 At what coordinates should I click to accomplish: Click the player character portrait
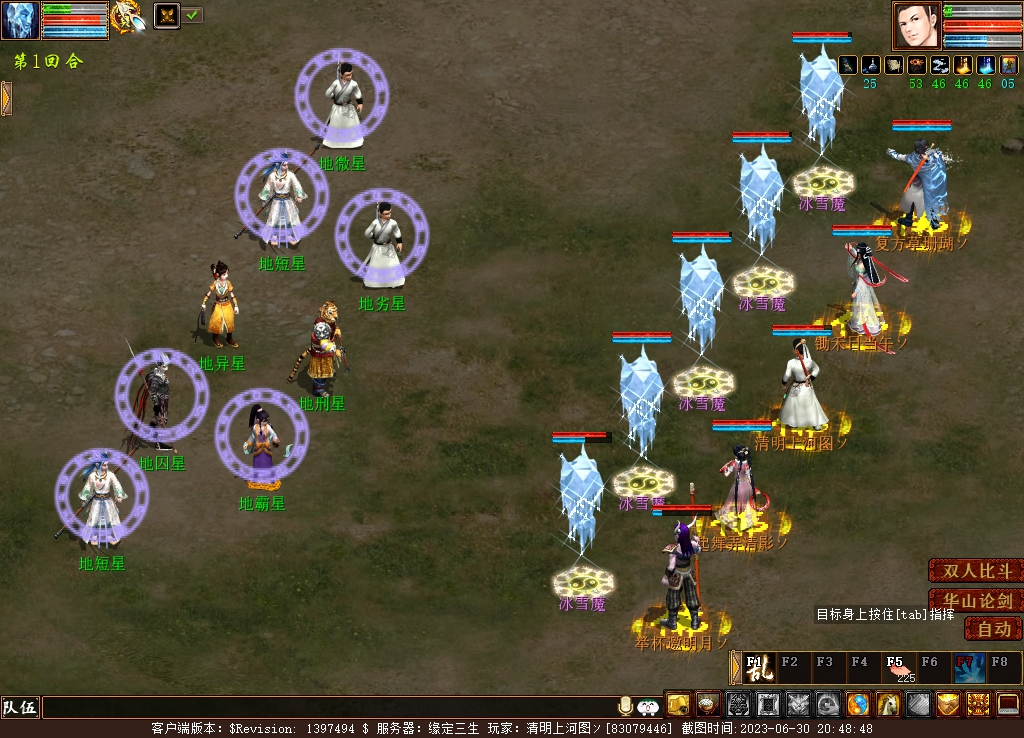coord(916,25)
